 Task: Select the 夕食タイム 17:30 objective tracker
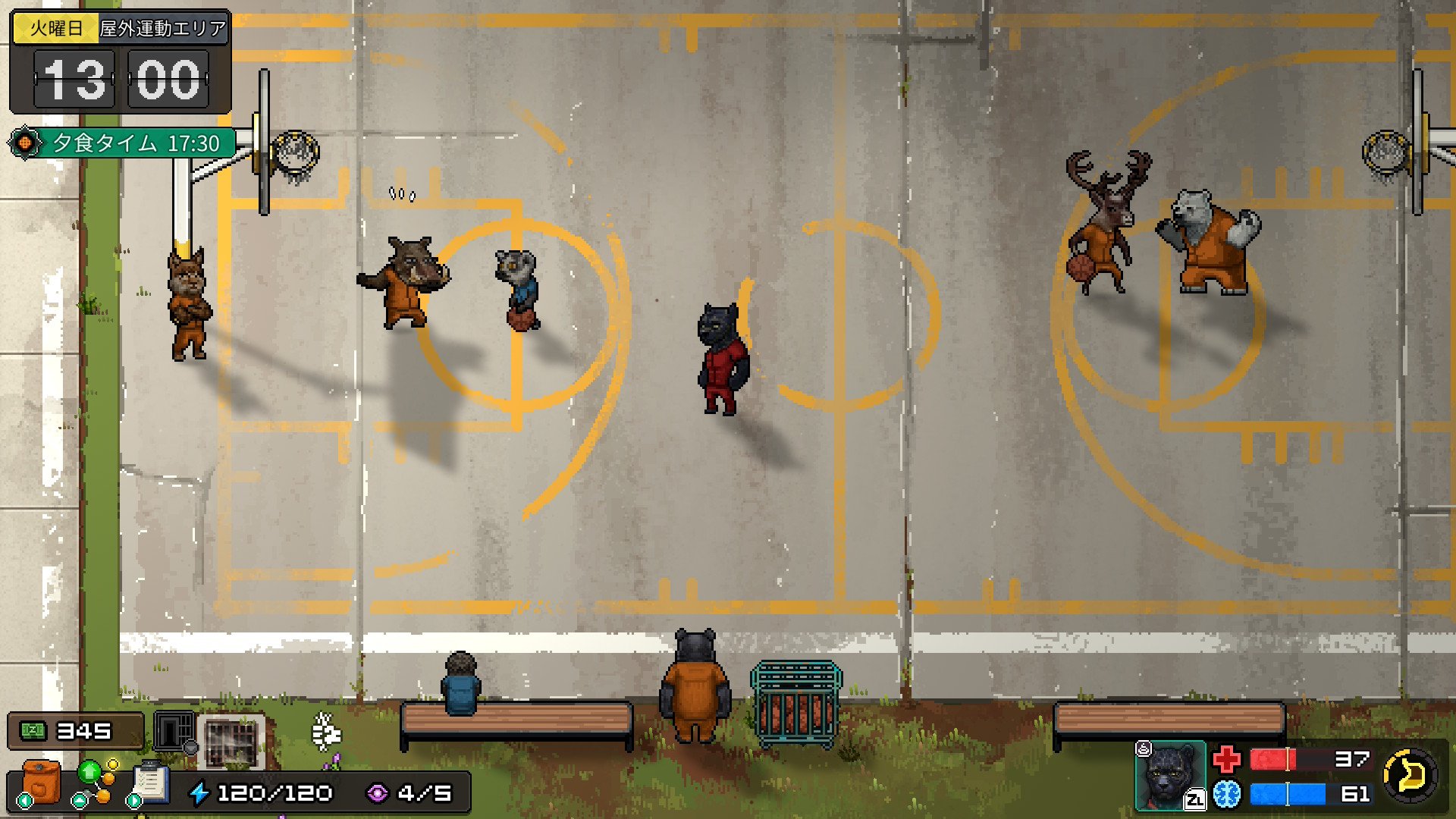tap(124, 143)
